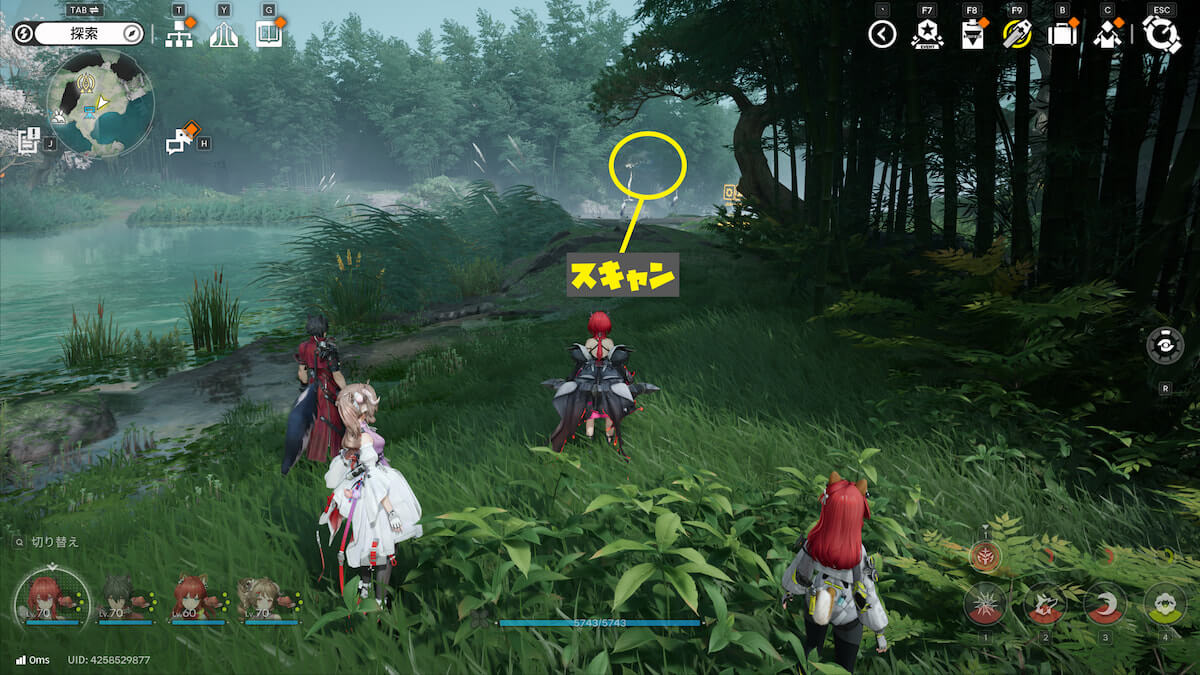
Task: Open the Event star badge menu
Action: (x=927, y=35)
